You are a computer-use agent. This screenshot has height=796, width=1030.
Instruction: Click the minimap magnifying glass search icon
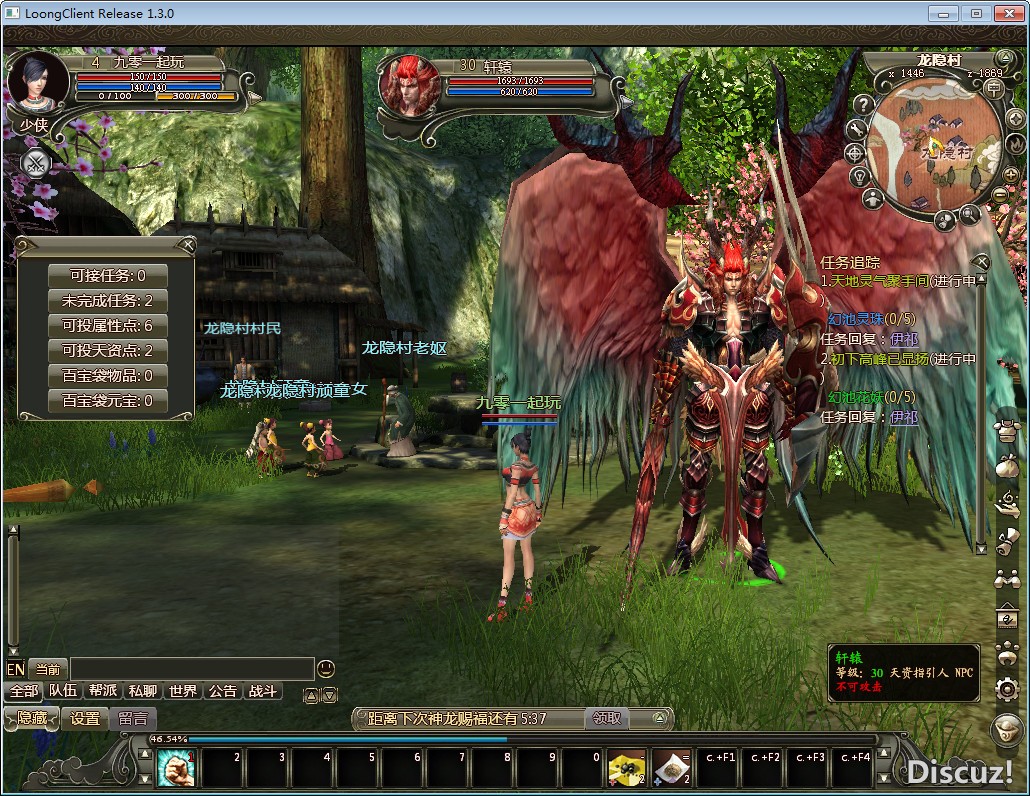pos(968,215)
